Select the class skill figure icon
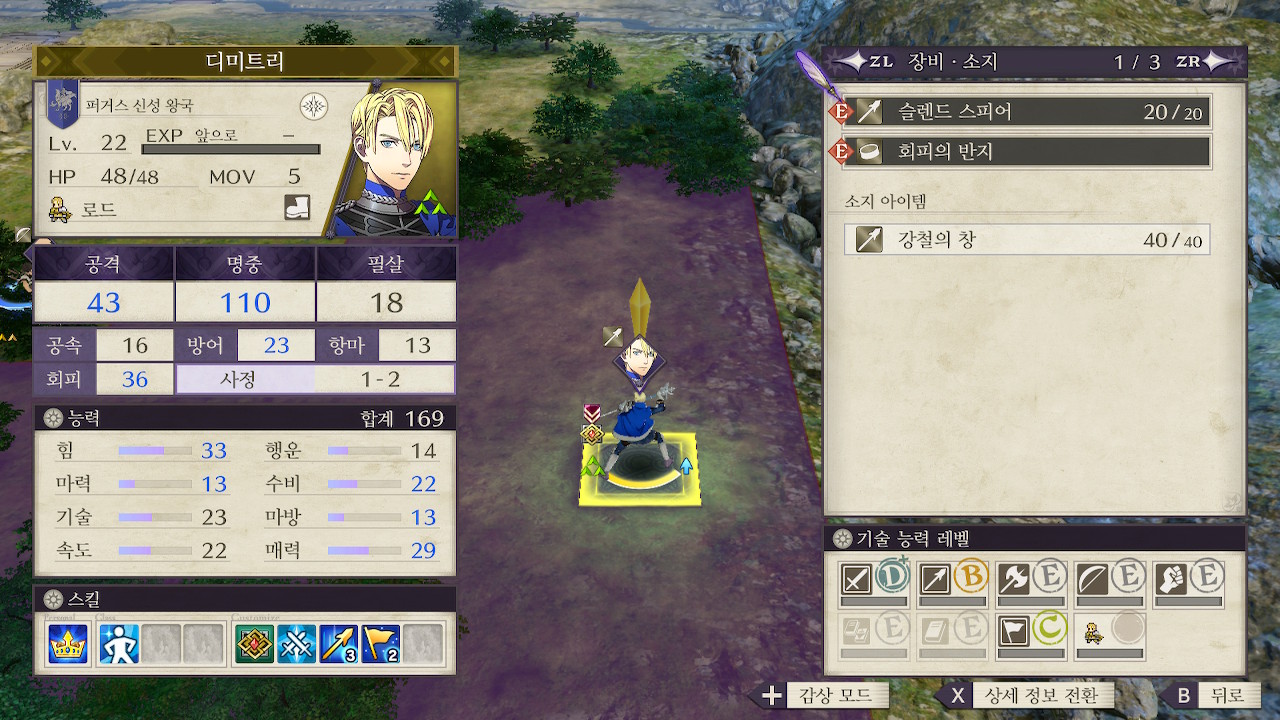Screen dimensions: 1280x720 point(119,645)
